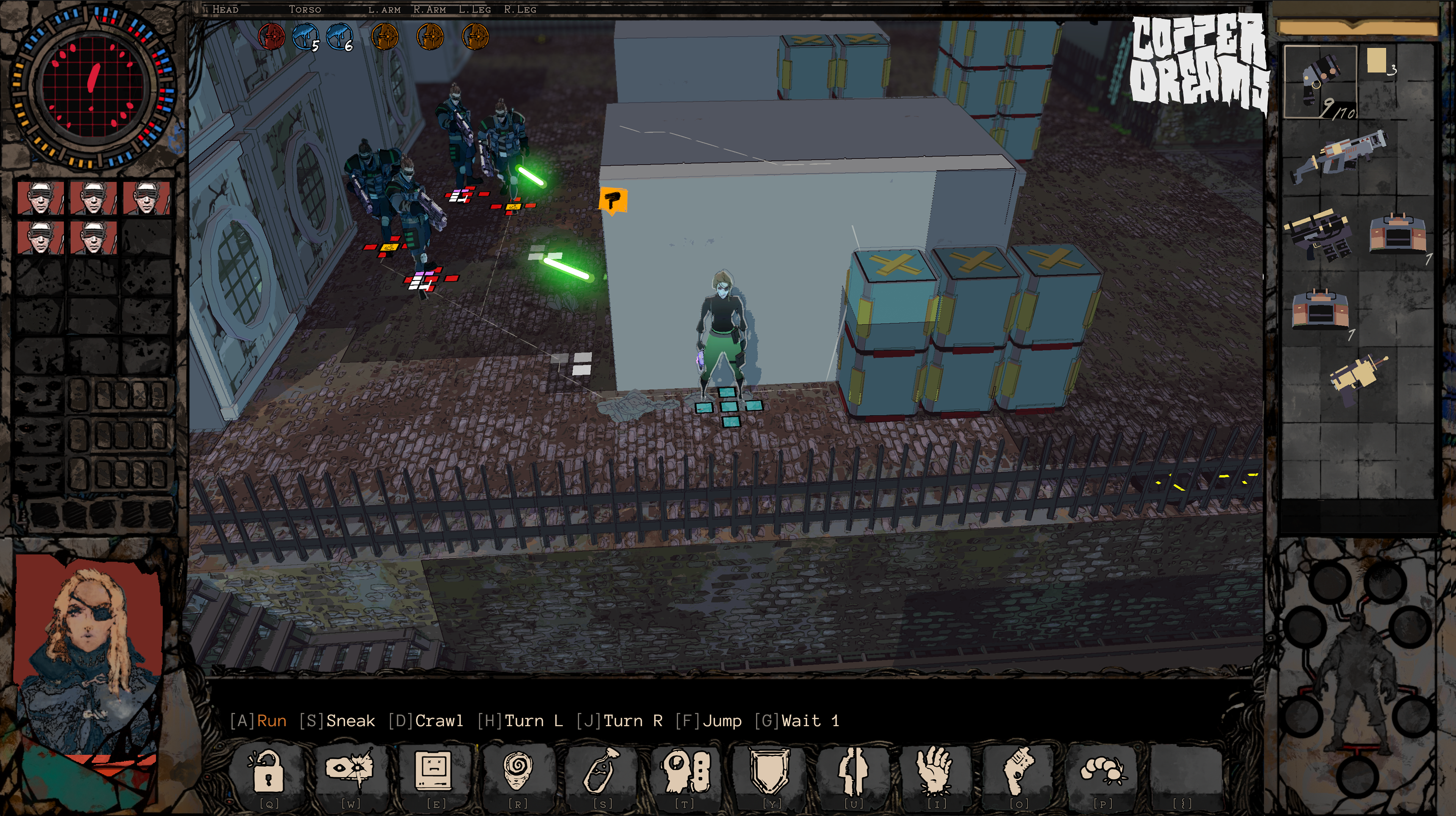1456x816 pixels.
Task: Choose the bottle flask skill icon
Action: [x=601, y=770]
